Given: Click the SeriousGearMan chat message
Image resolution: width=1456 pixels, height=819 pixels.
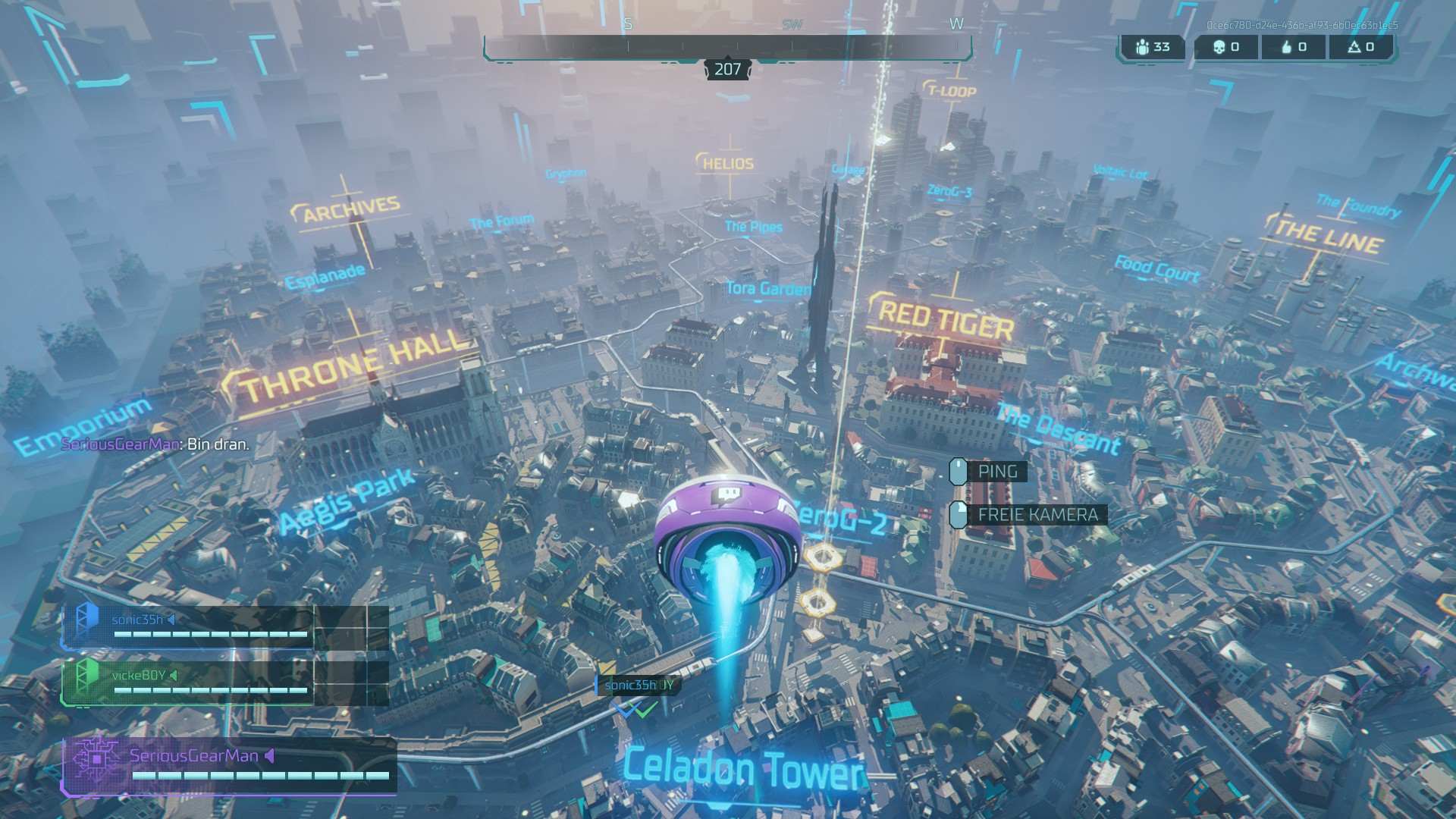Looking at the screenshot, I should [x=155, y=444].
